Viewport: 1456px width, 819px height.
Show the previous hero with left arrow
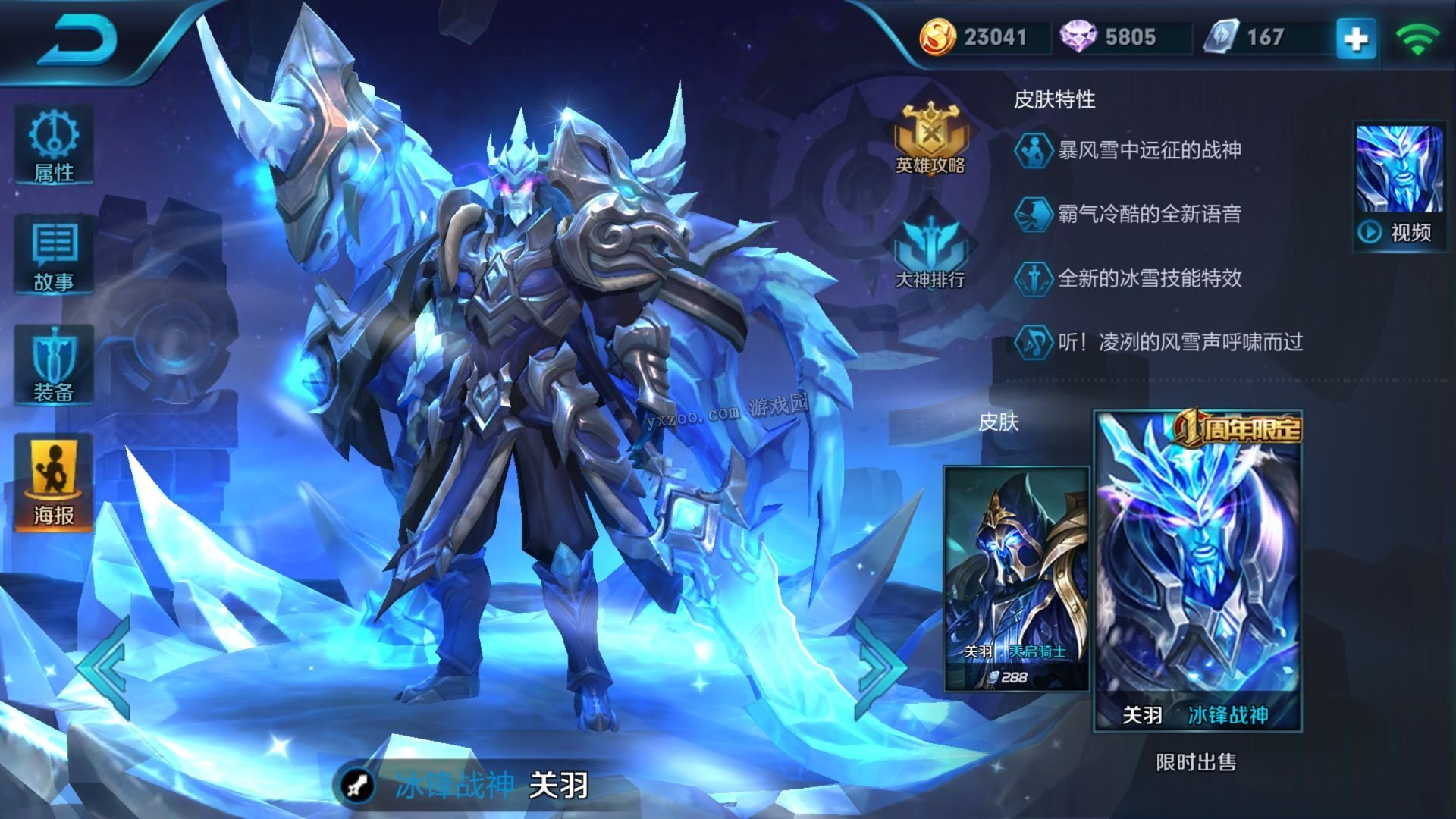[x=106, y=667]
